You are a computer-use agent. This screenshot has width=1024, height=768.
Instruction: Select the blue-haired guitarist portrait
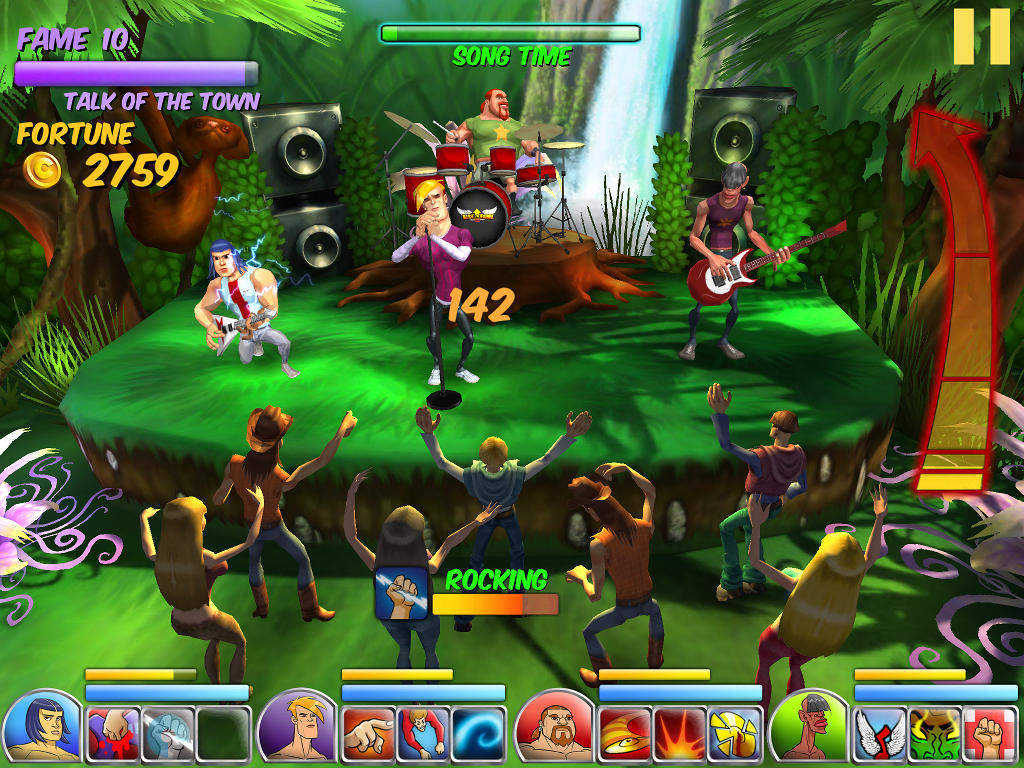pos(41,727)
